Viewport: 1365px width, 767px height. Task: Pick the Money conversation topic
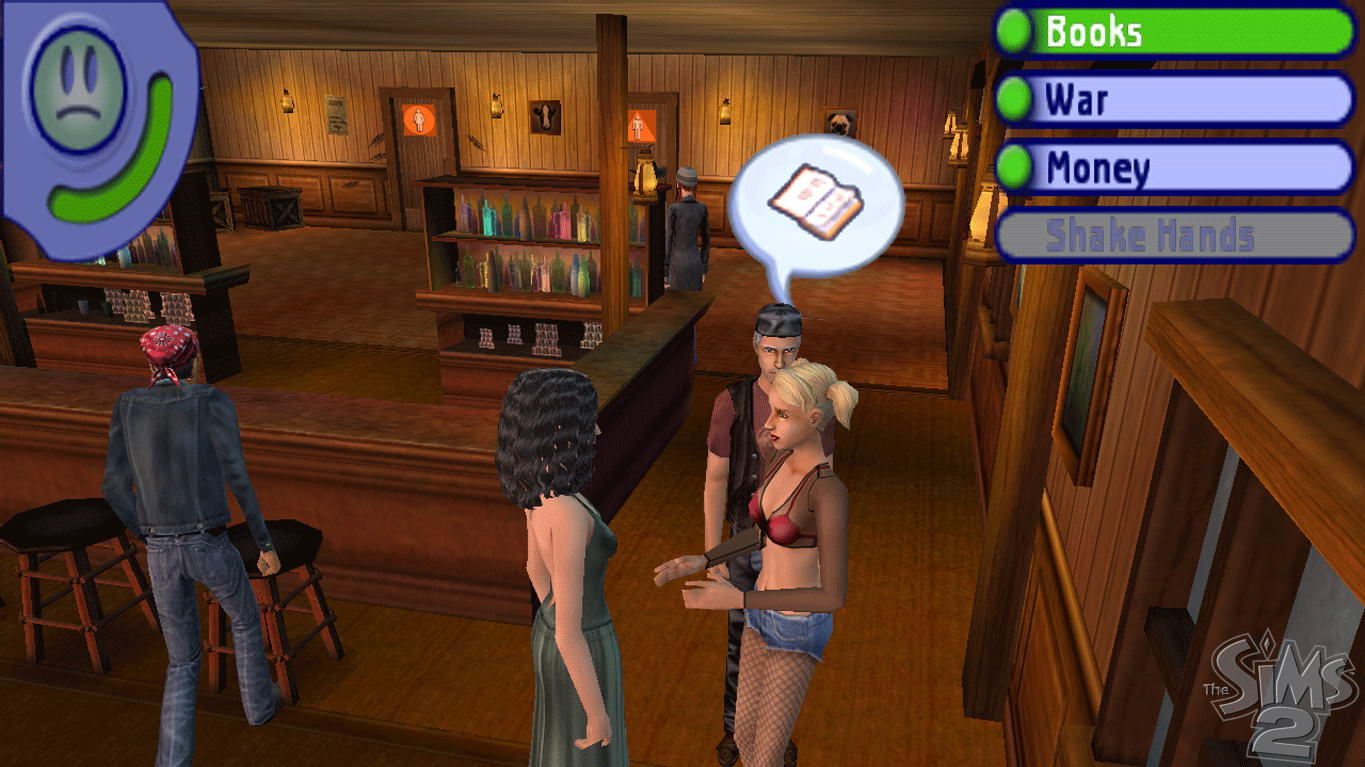coord(1175,168)
